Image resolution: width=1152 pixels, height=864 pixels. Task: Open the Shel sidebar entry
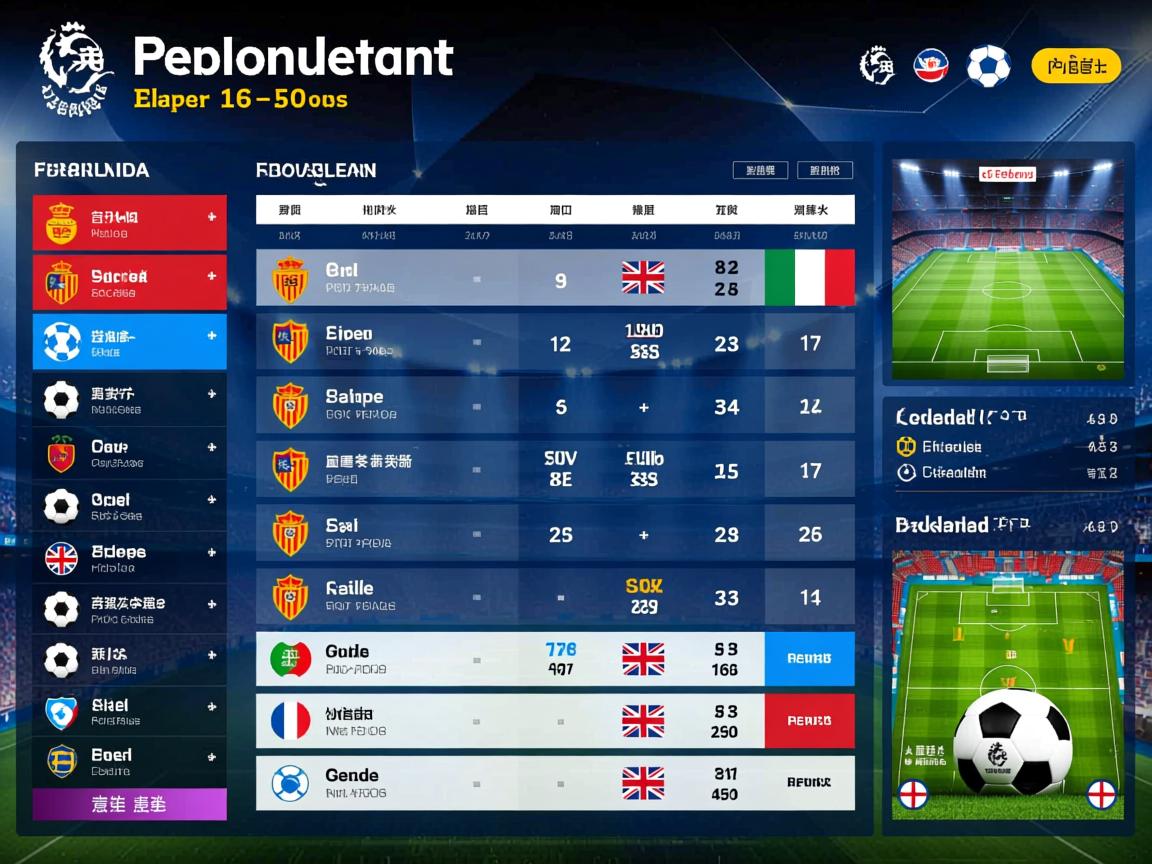coord(130,712)
